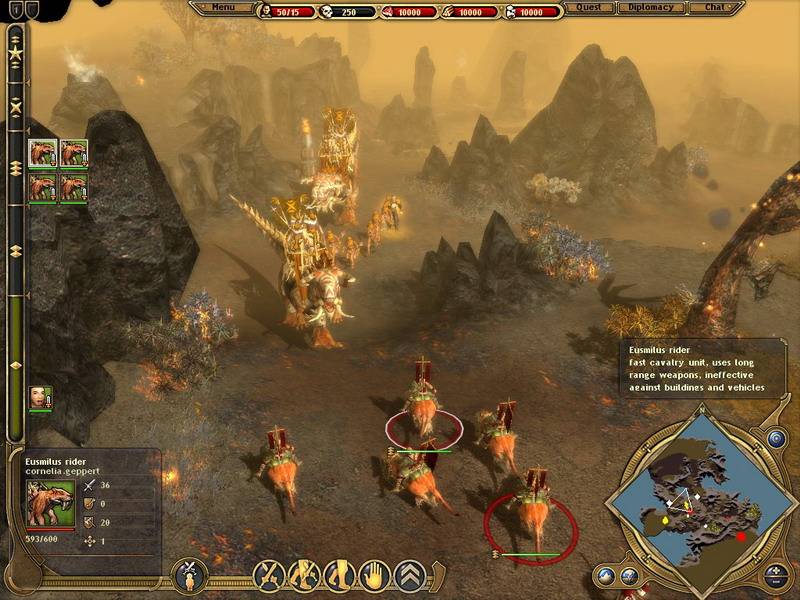Open the Chat window
Screen dimensions: 800x600
715,8
